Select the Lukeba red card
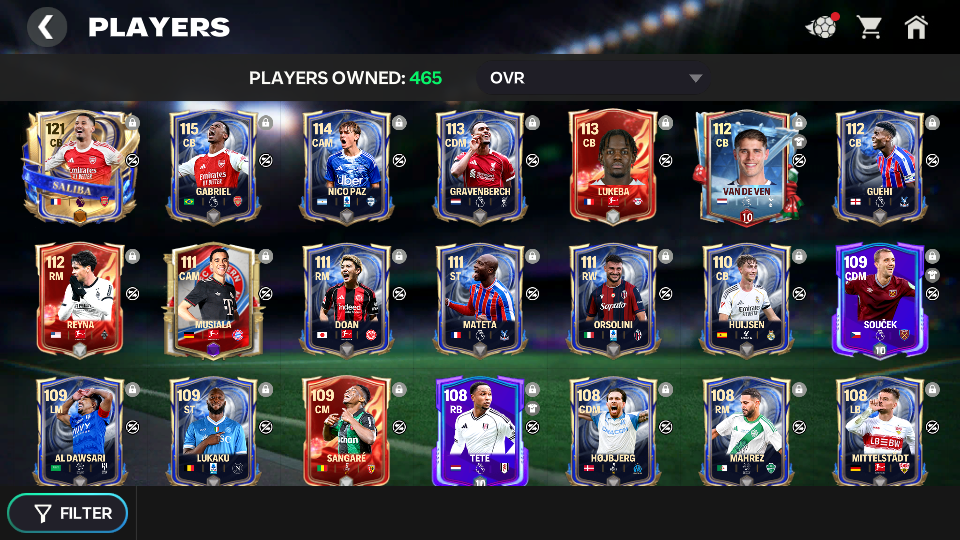This screenshot has width=960, height=540. coord(613,166)
